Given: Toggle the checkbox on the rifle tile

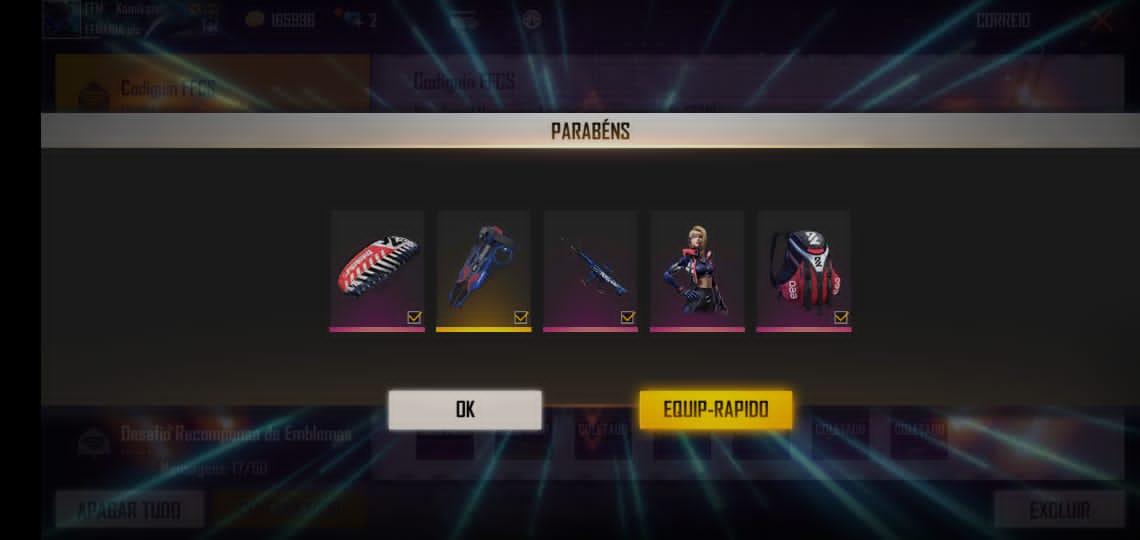Looking at the screenshot, I should tap(627, 317).
